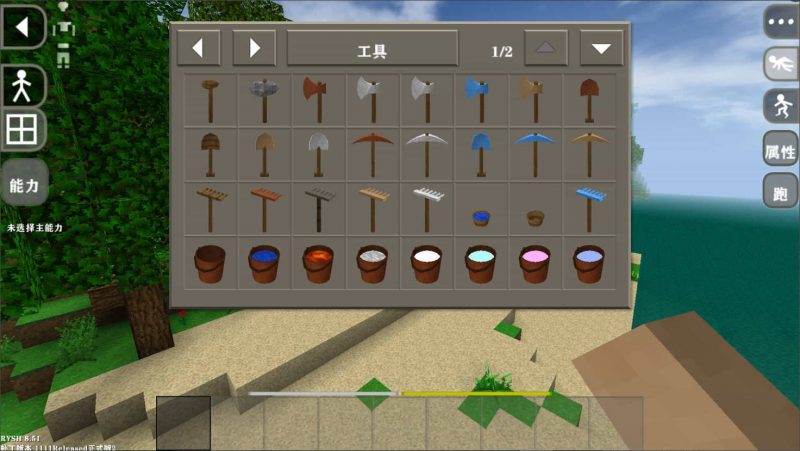
Task: Tap the back arrow in the corner
Action: 23,27
